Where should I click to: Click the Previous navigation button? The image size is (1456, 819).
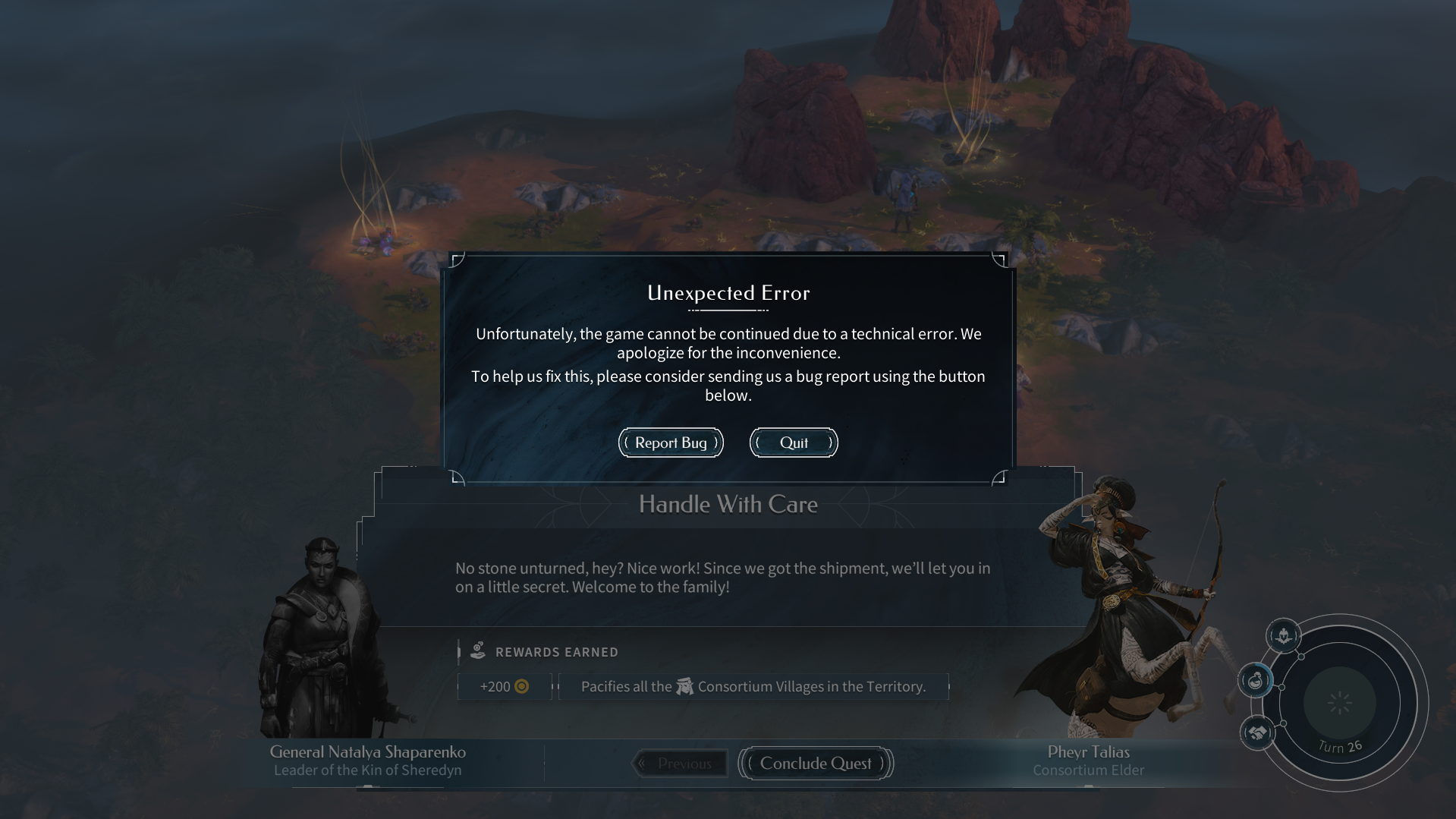point(680,764)
